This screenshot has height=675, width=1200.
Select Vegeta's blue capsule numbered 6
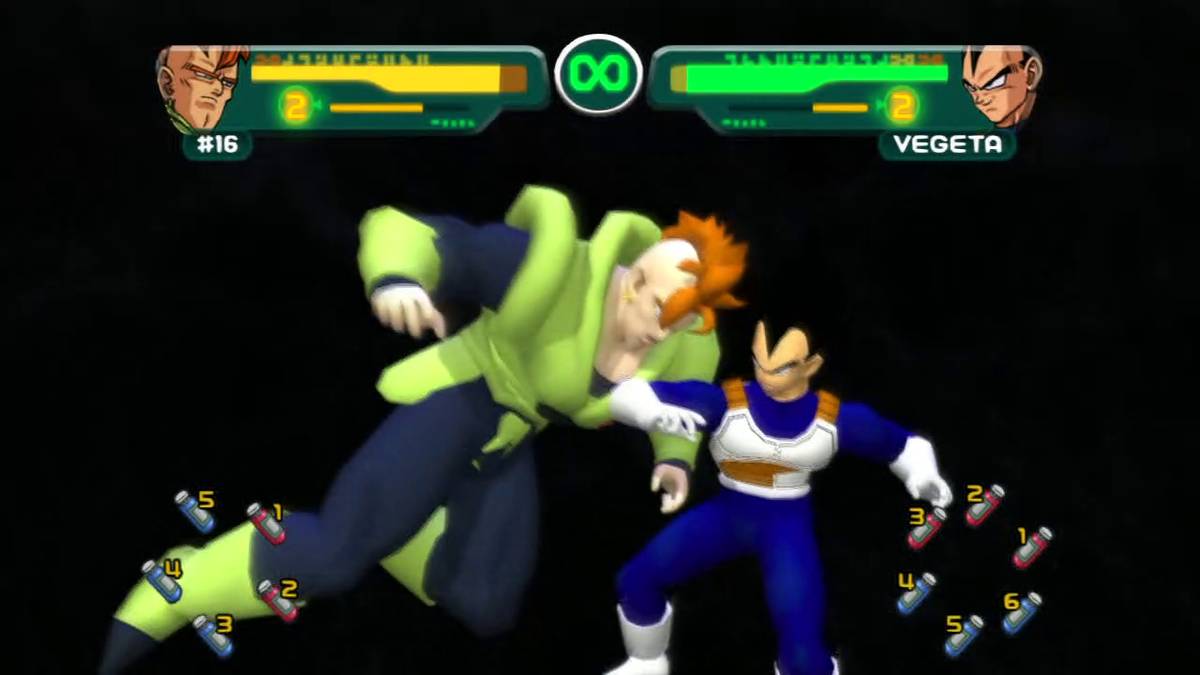[1021, 613]
